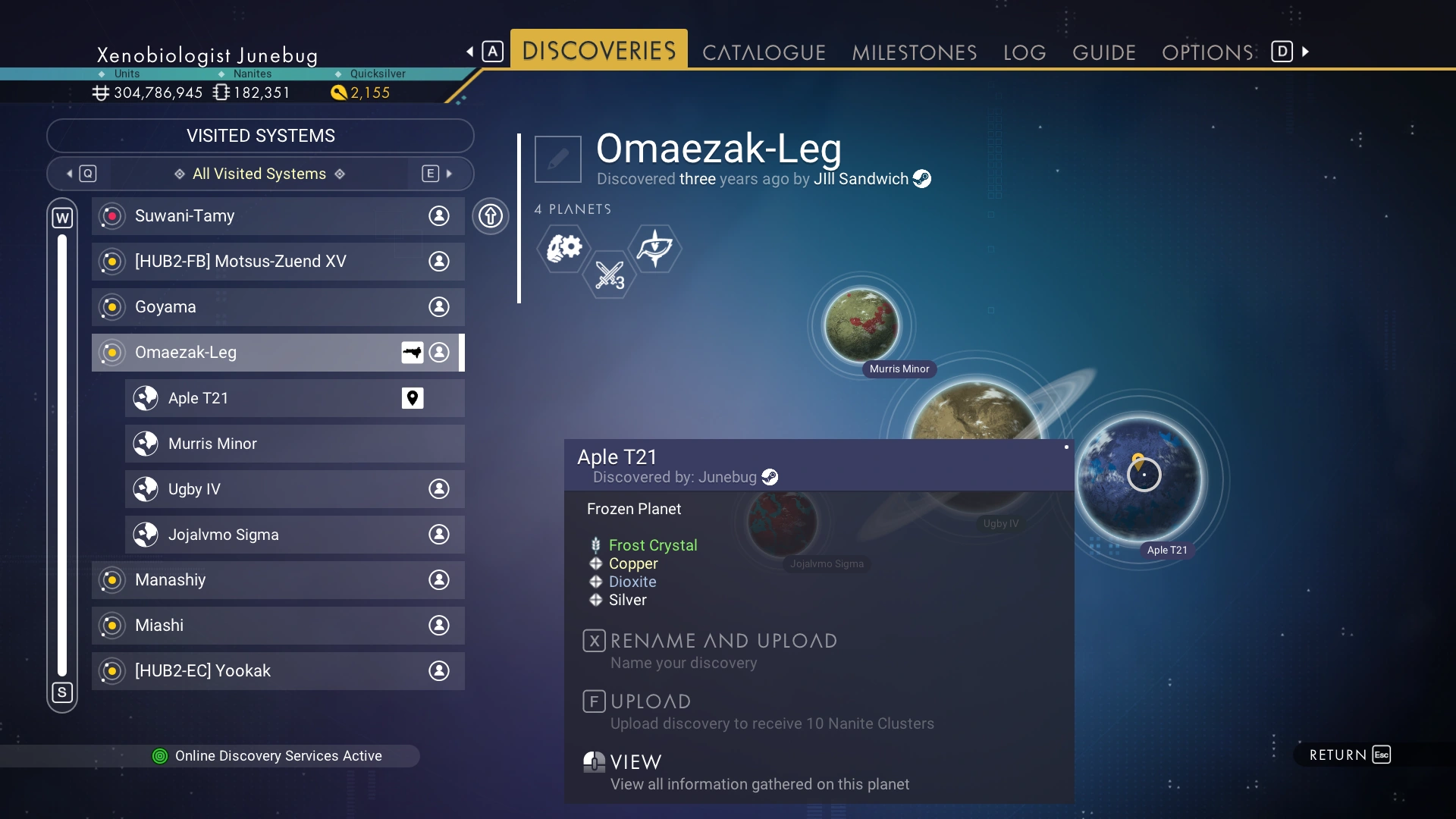Open the Guide tab
Screen dimensions: 1456x819
tap(1104, 52)
